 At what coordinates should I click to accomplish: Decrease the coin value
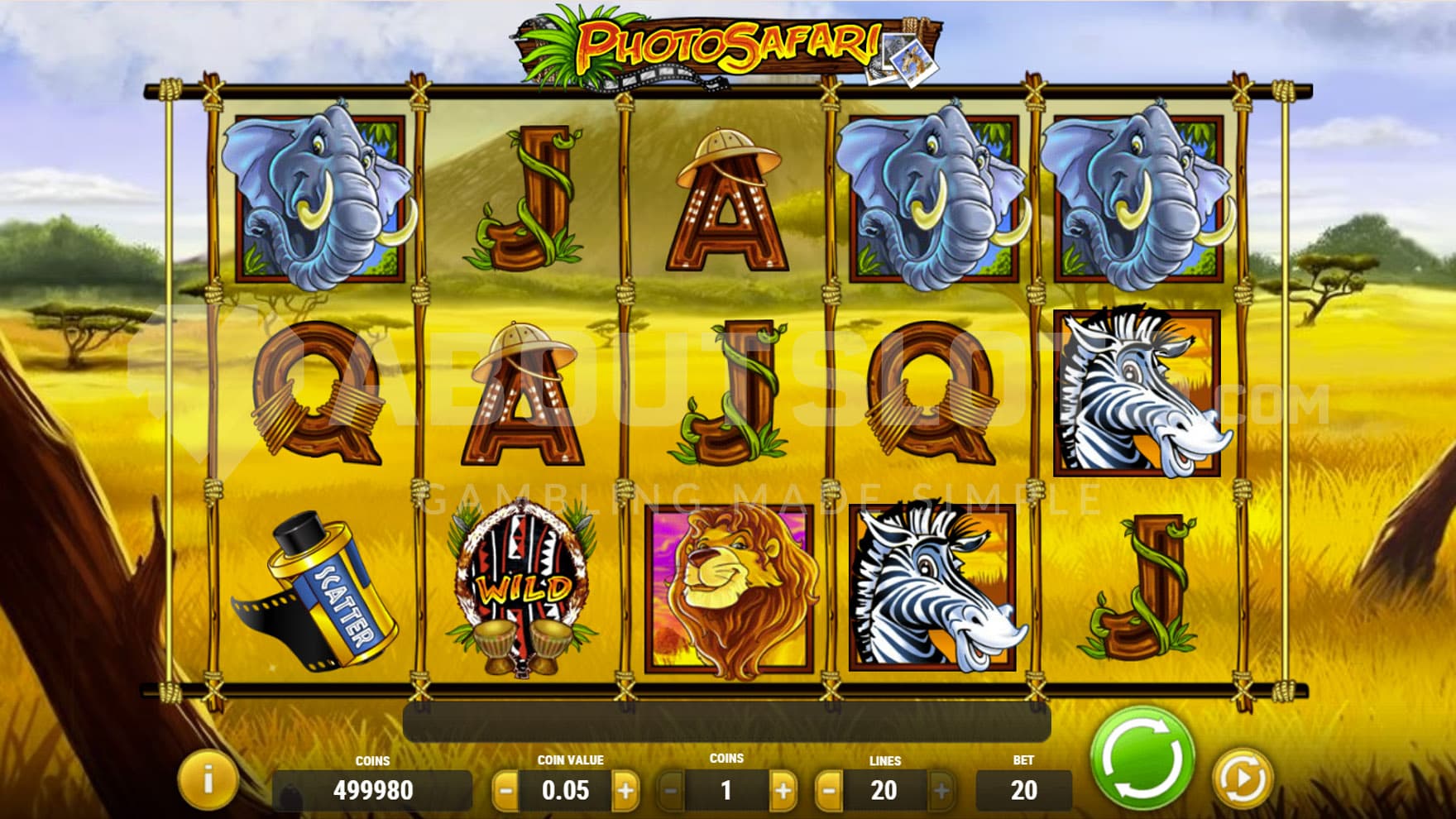click(505, 792)
